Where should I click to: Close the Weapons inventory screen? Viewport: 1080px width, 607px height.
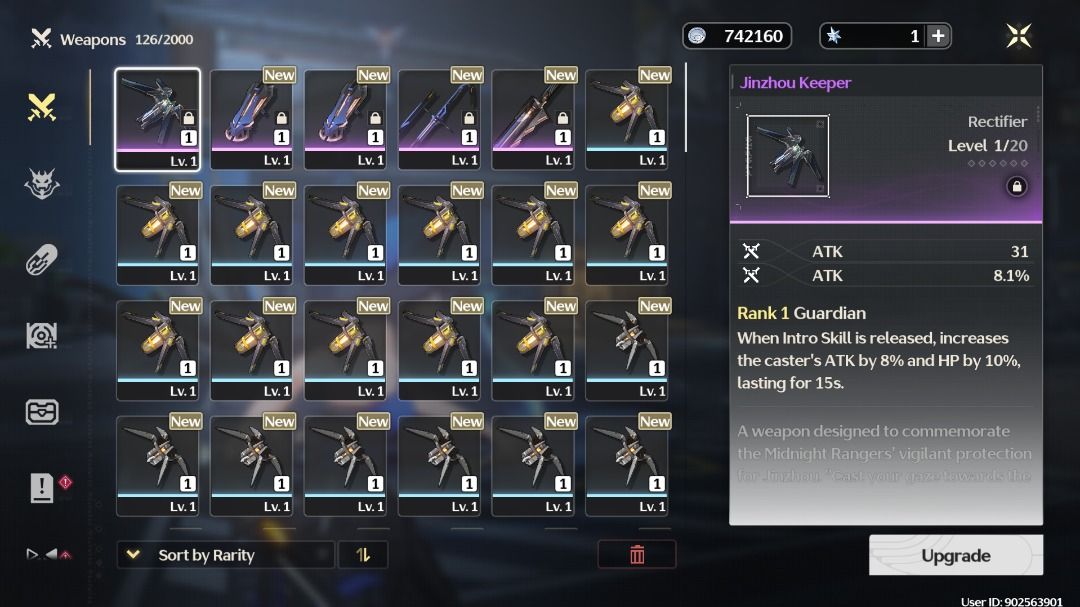(x=1018, y=36)
